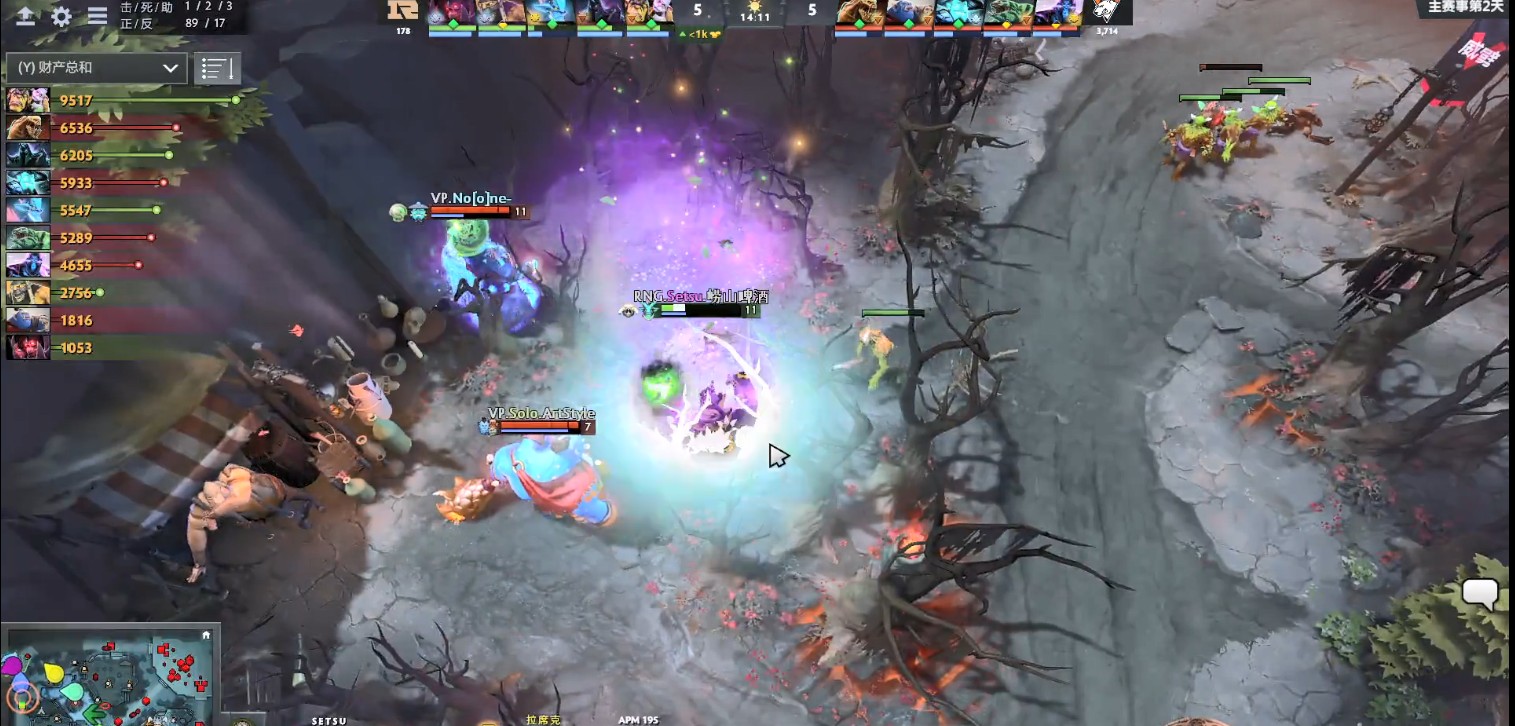Open the spectator settings gear
The width and height of the screenshot is (1515, 726).
pyautogui.click(x=60, y=17)
